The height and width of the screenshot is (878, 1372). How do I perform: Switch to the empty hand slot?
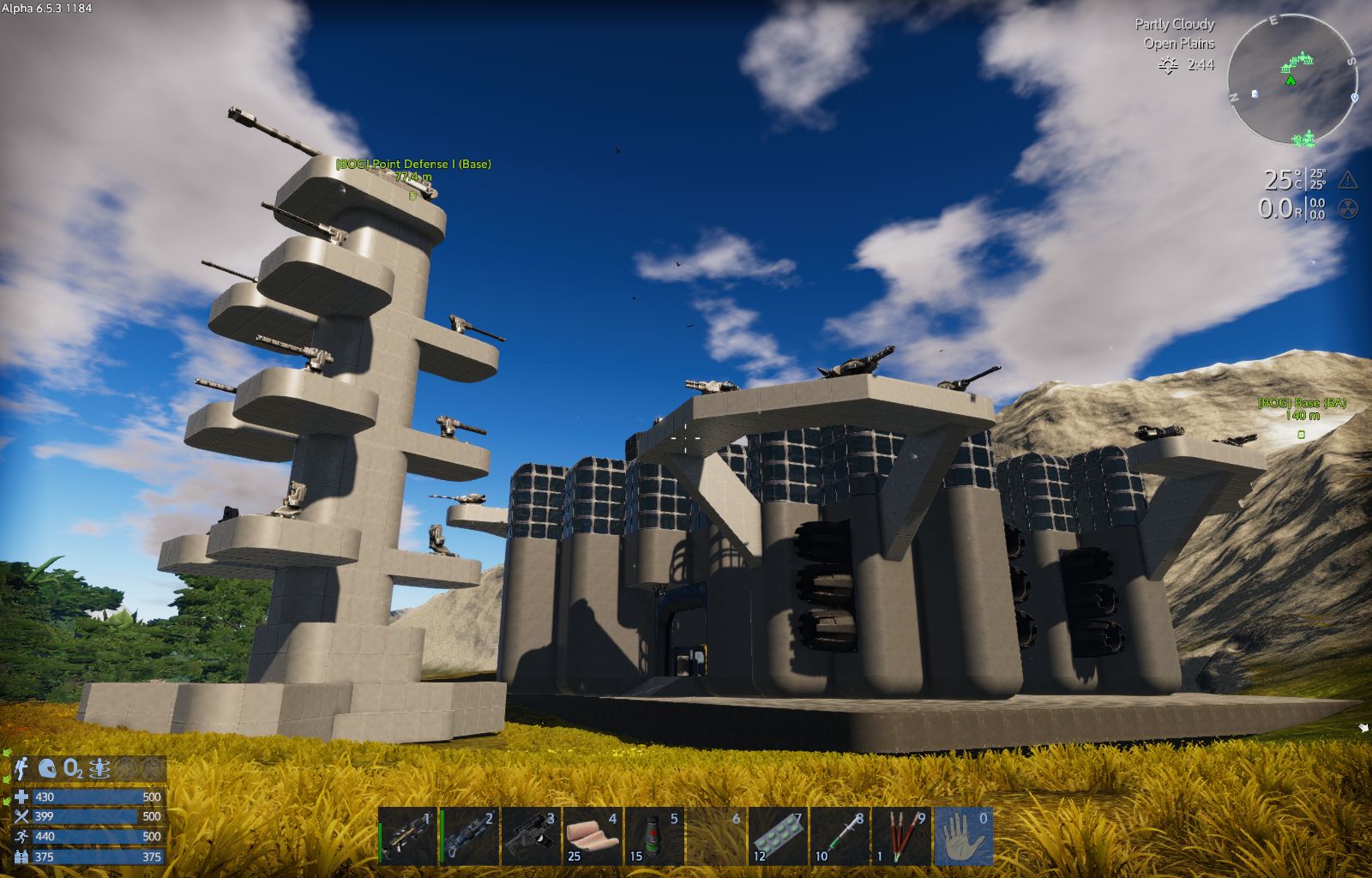(x=964, y=836)
